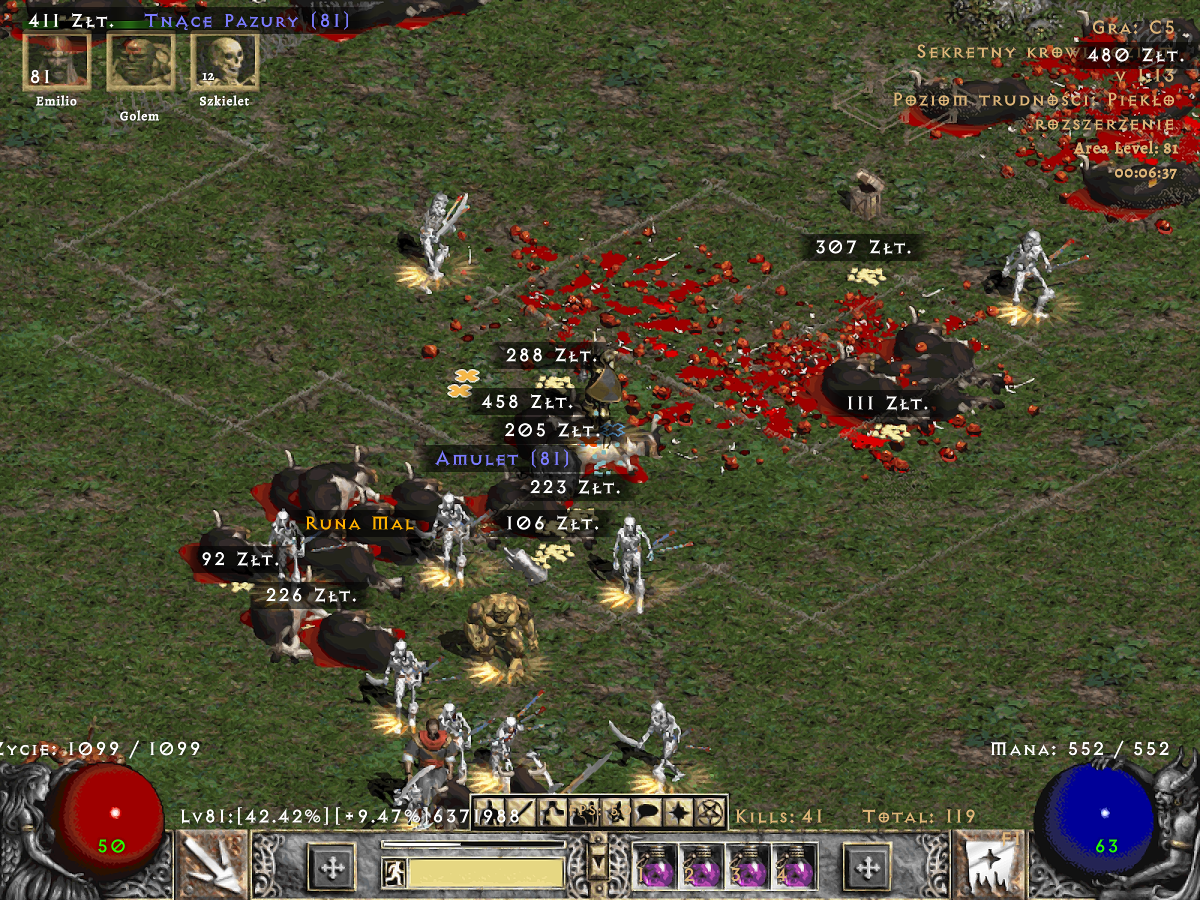This screenshot has width=1200, height=900.
Task: Drink the purple potion in belt slot 3
Action: [749, 866]
